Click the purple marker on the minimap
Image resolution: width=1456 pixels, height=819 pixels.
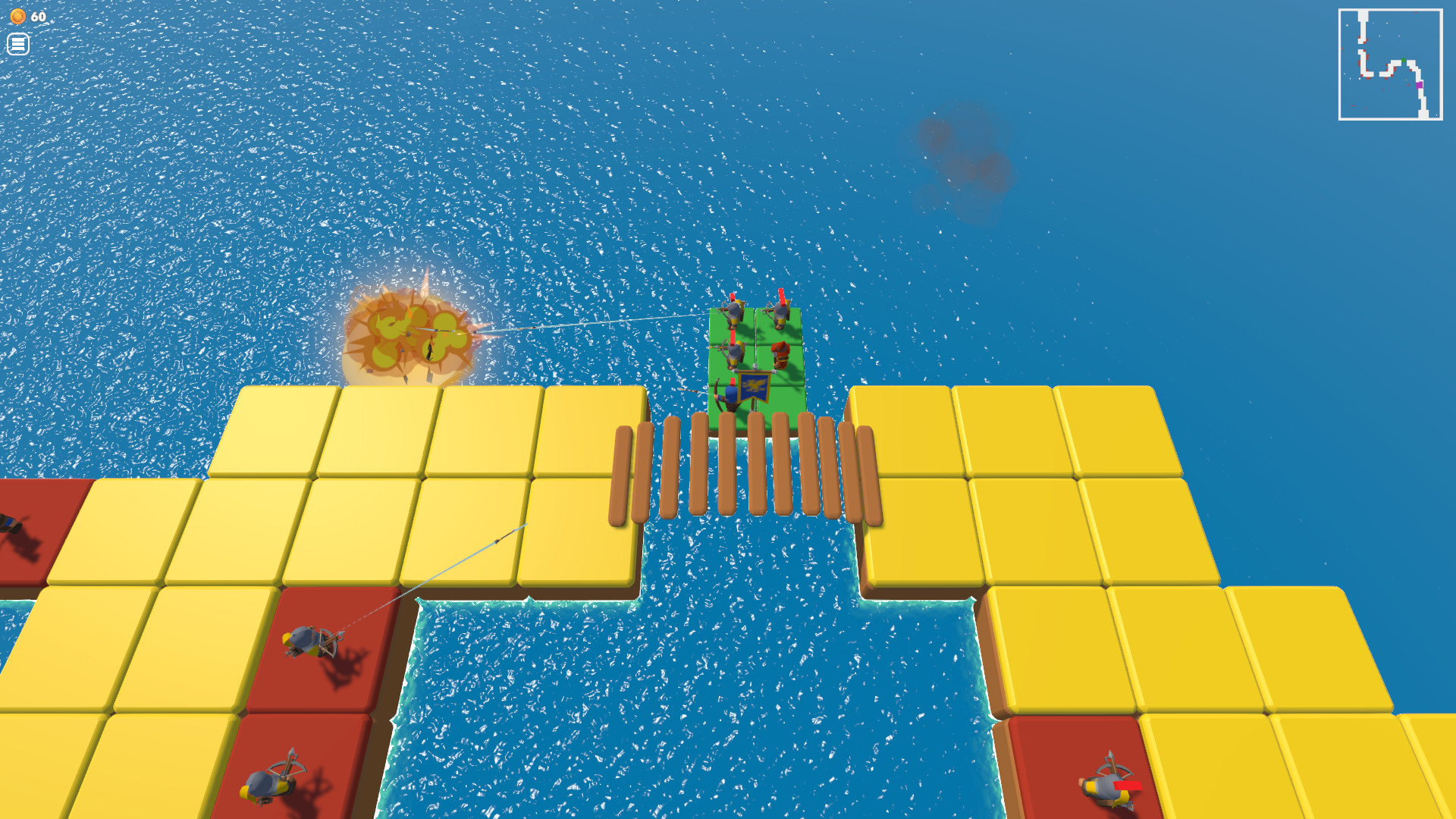1419,85
